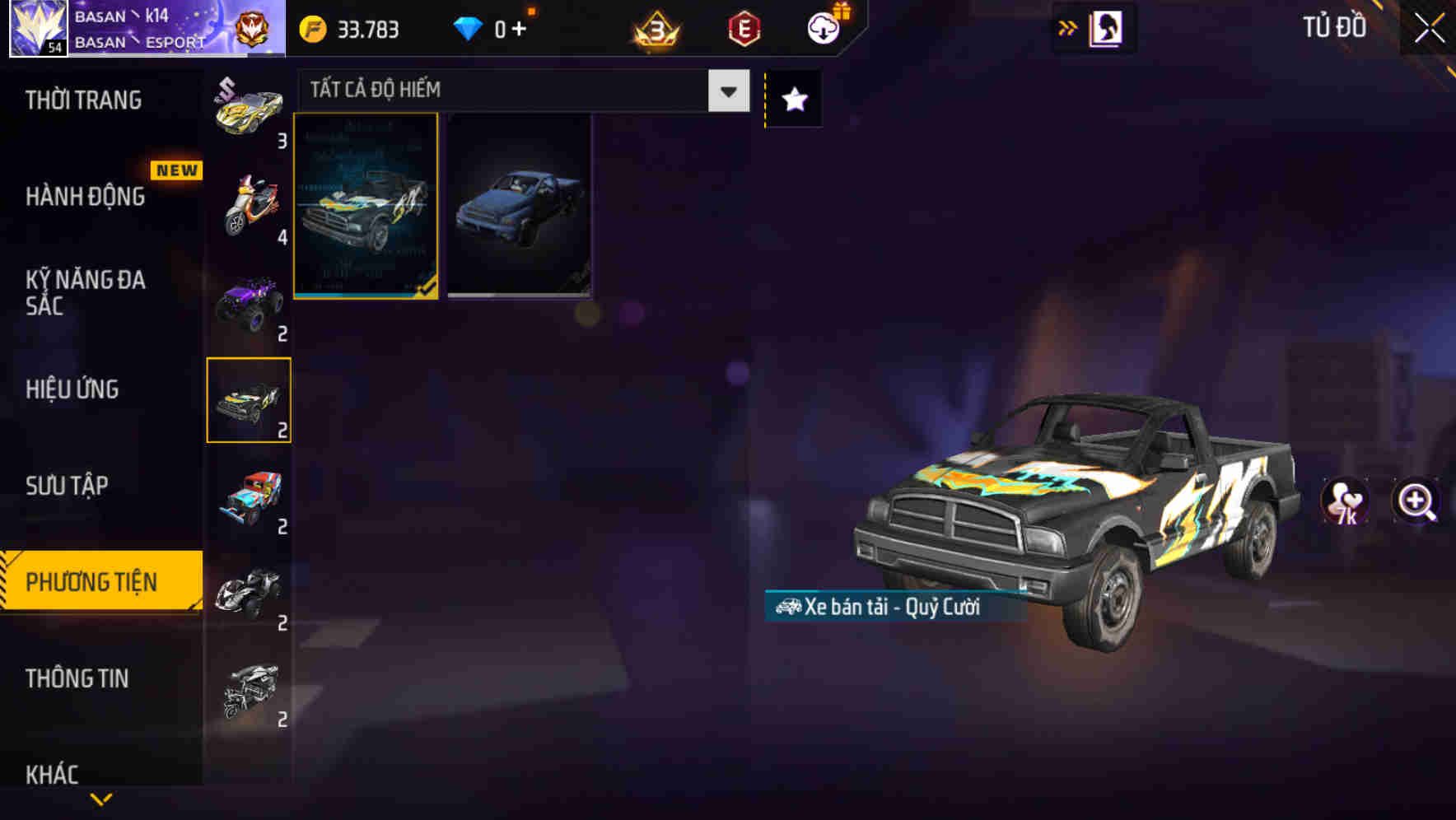Switch to the THỜI TRANG tab
Screen dimensions: 1456x820
click(x=81, y=100)
